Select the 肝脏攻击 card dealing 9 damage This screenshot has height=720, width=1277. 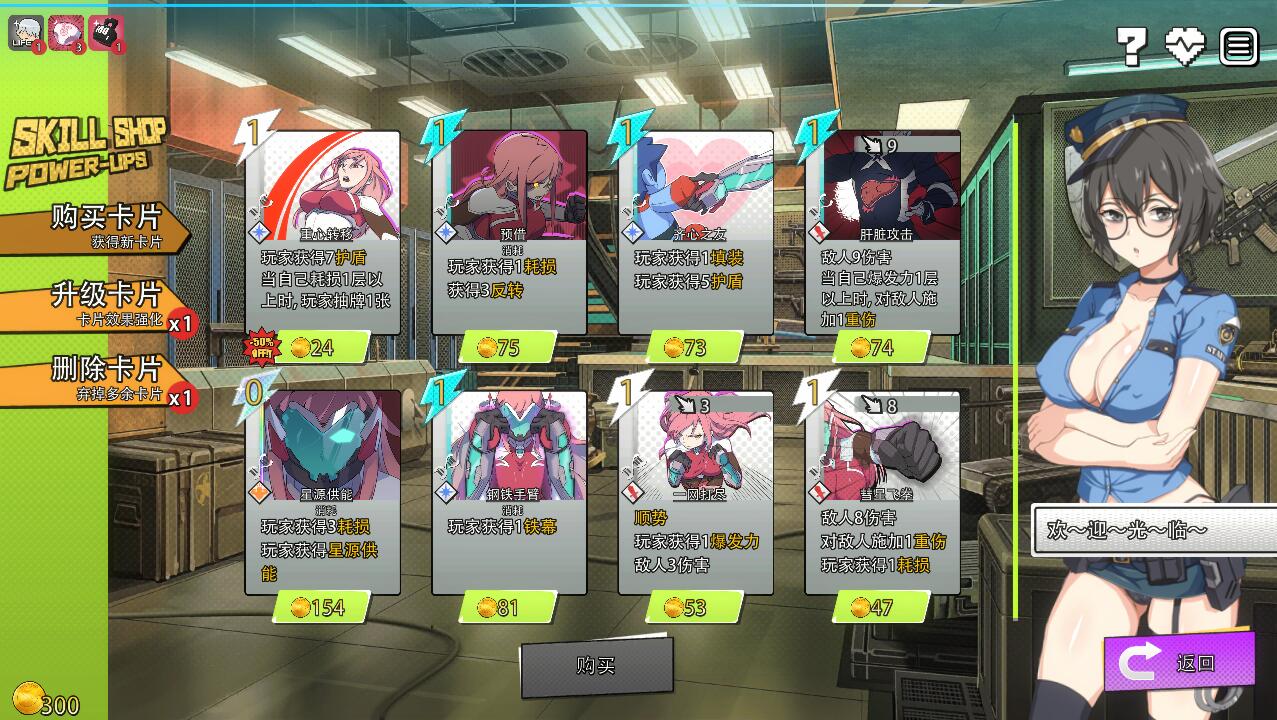pyautogui.click(x=883, y=233)
